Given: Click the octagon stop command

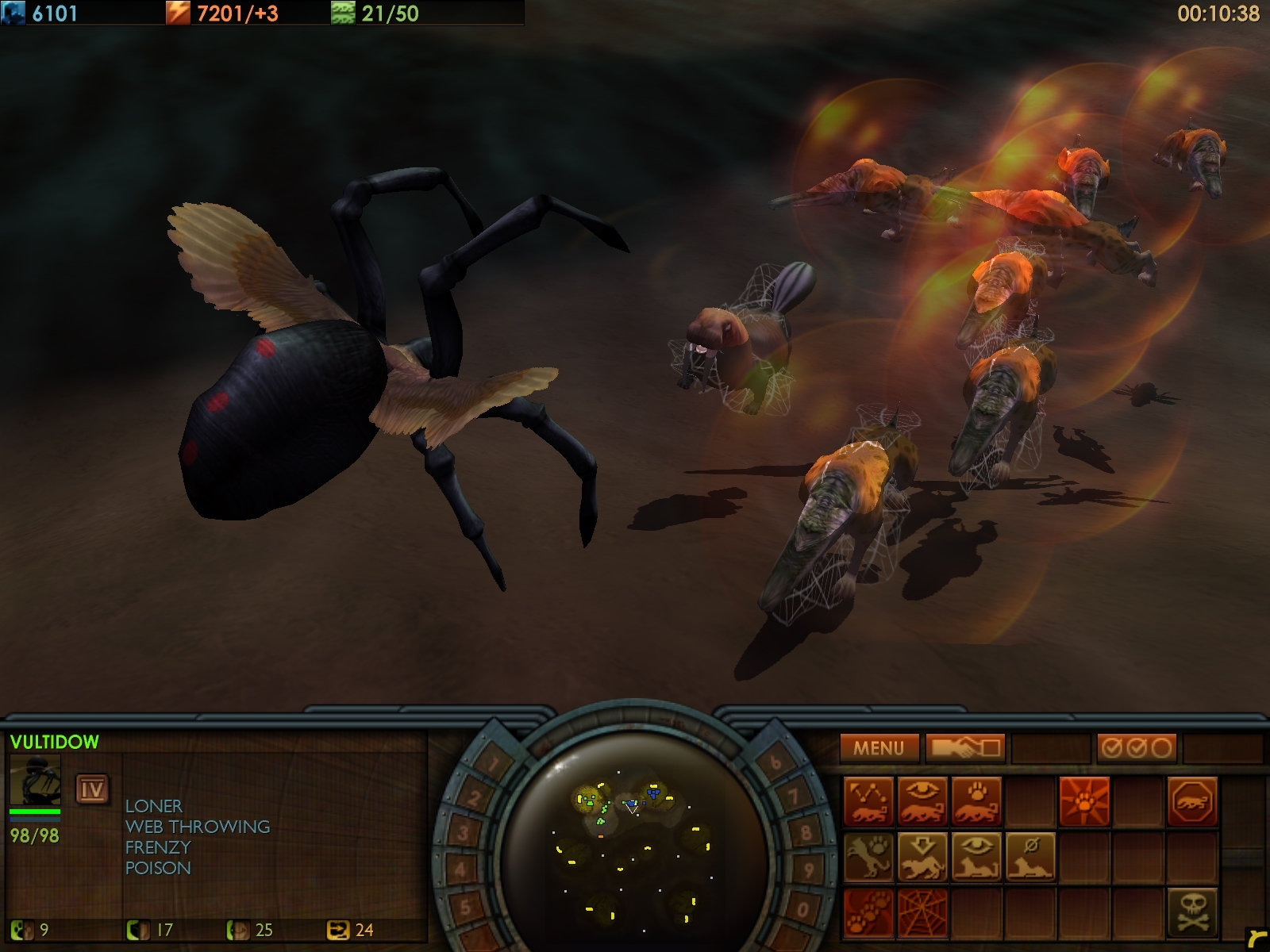Looking at the screenshot, I should click(1192, 802).
